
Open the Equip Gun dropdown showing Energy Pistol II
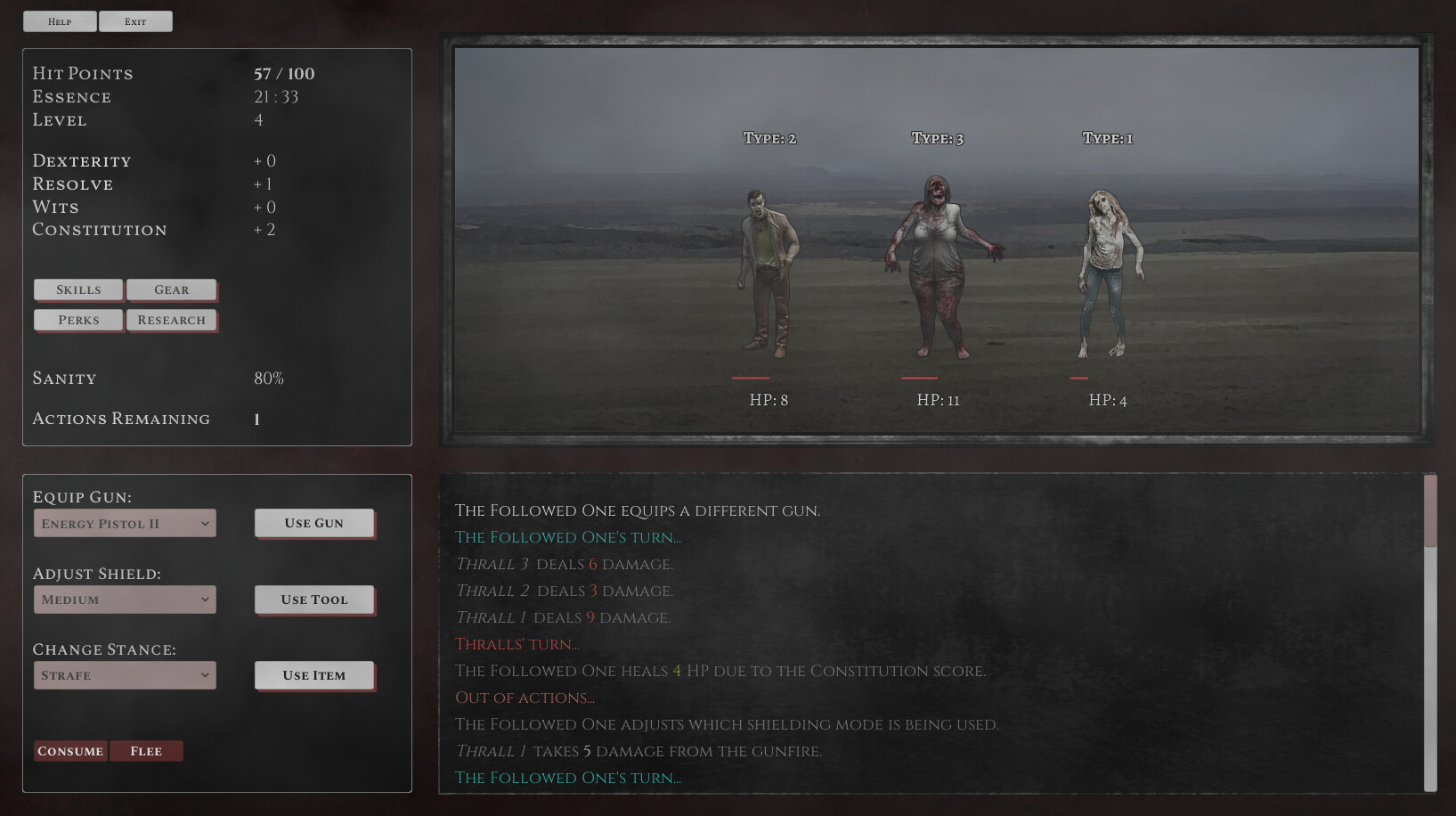[124, 523]
